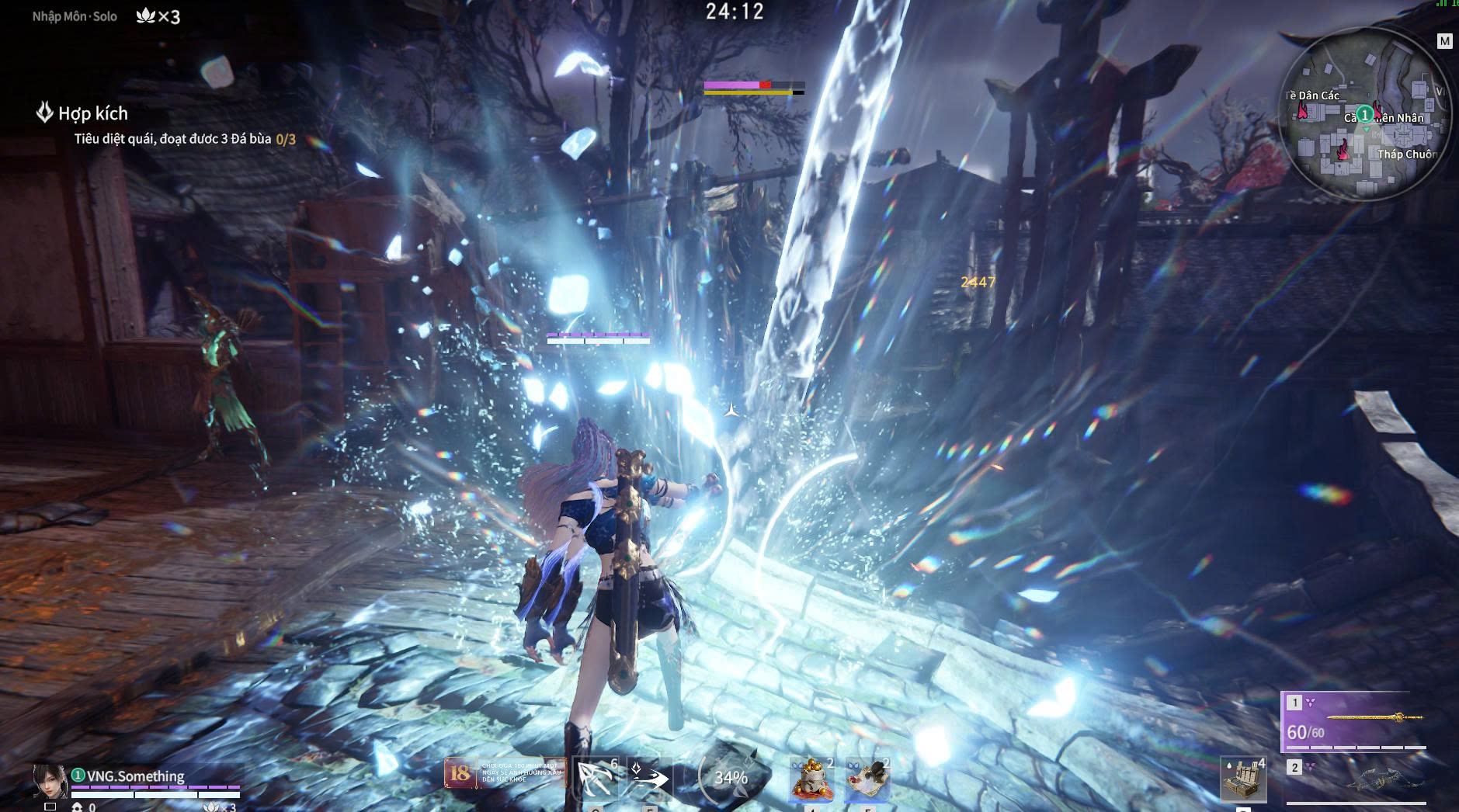Click the pink flame marker beside Dân Các
The height and width of the screenshot is (812, 1459).
click(x=1302, y=111)
